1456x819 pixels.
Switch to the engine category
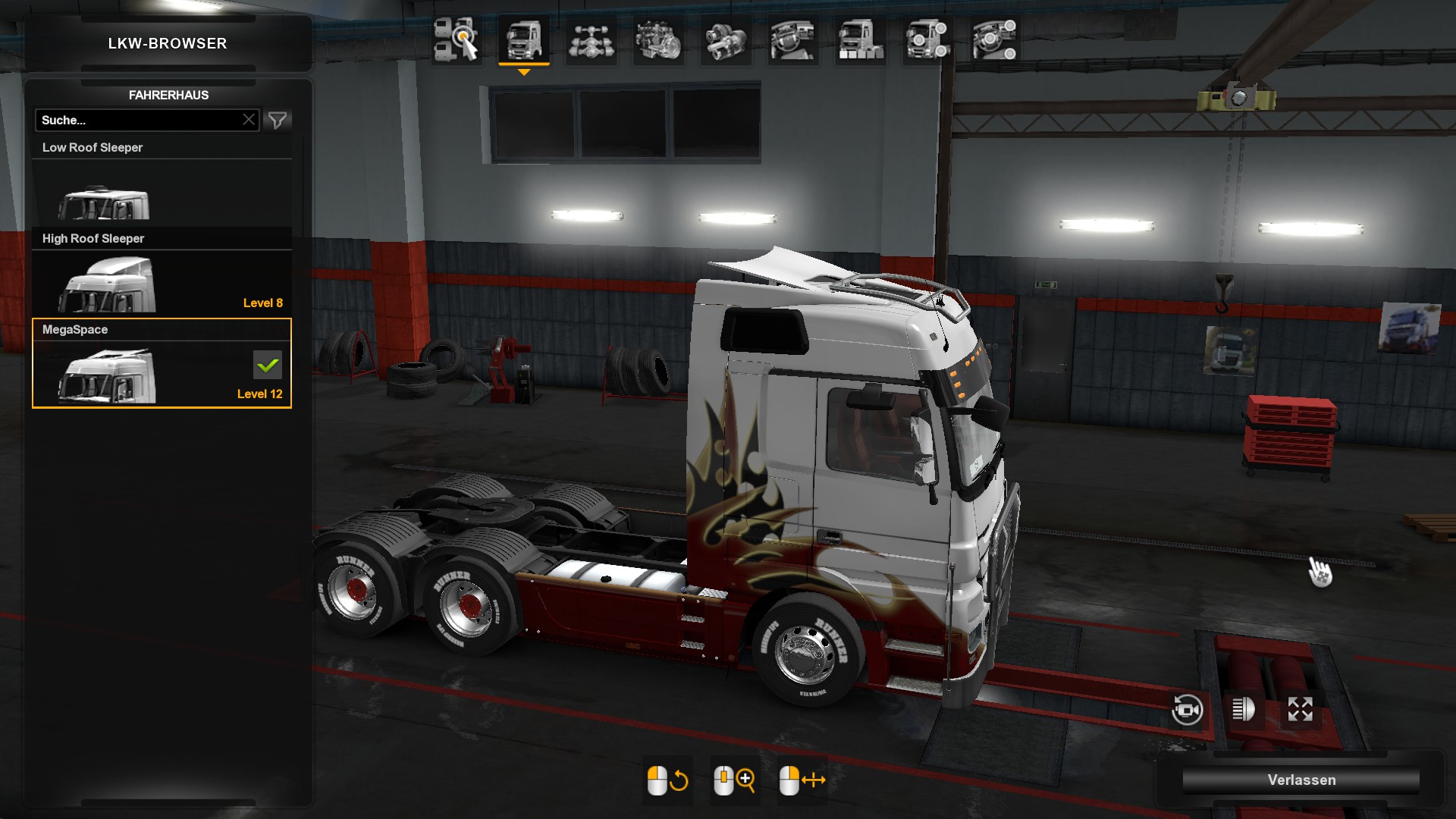pos(657,40)
